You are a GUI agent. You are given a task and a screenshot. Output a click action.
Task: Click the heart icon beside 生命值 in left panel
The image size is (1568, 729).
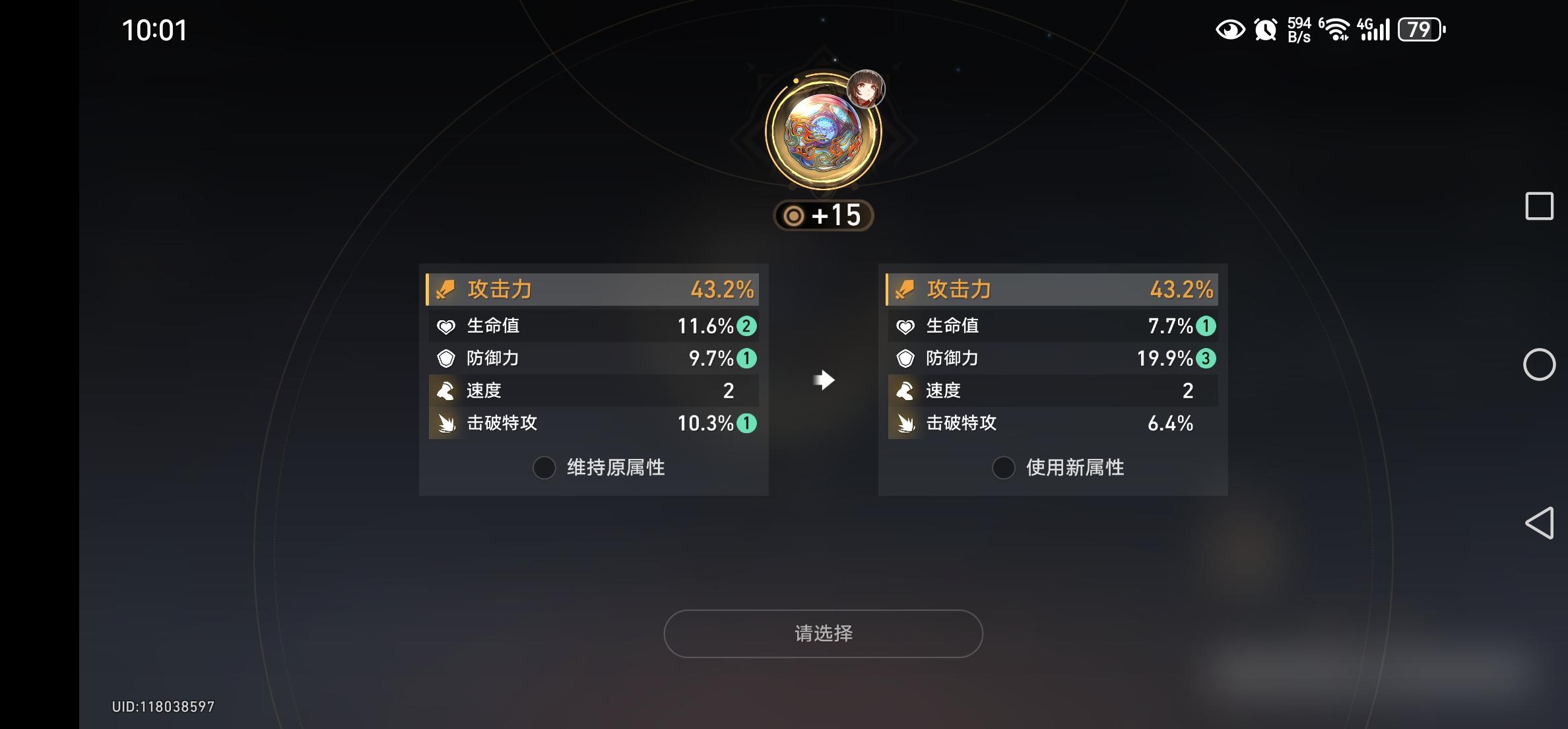point(446,325)
